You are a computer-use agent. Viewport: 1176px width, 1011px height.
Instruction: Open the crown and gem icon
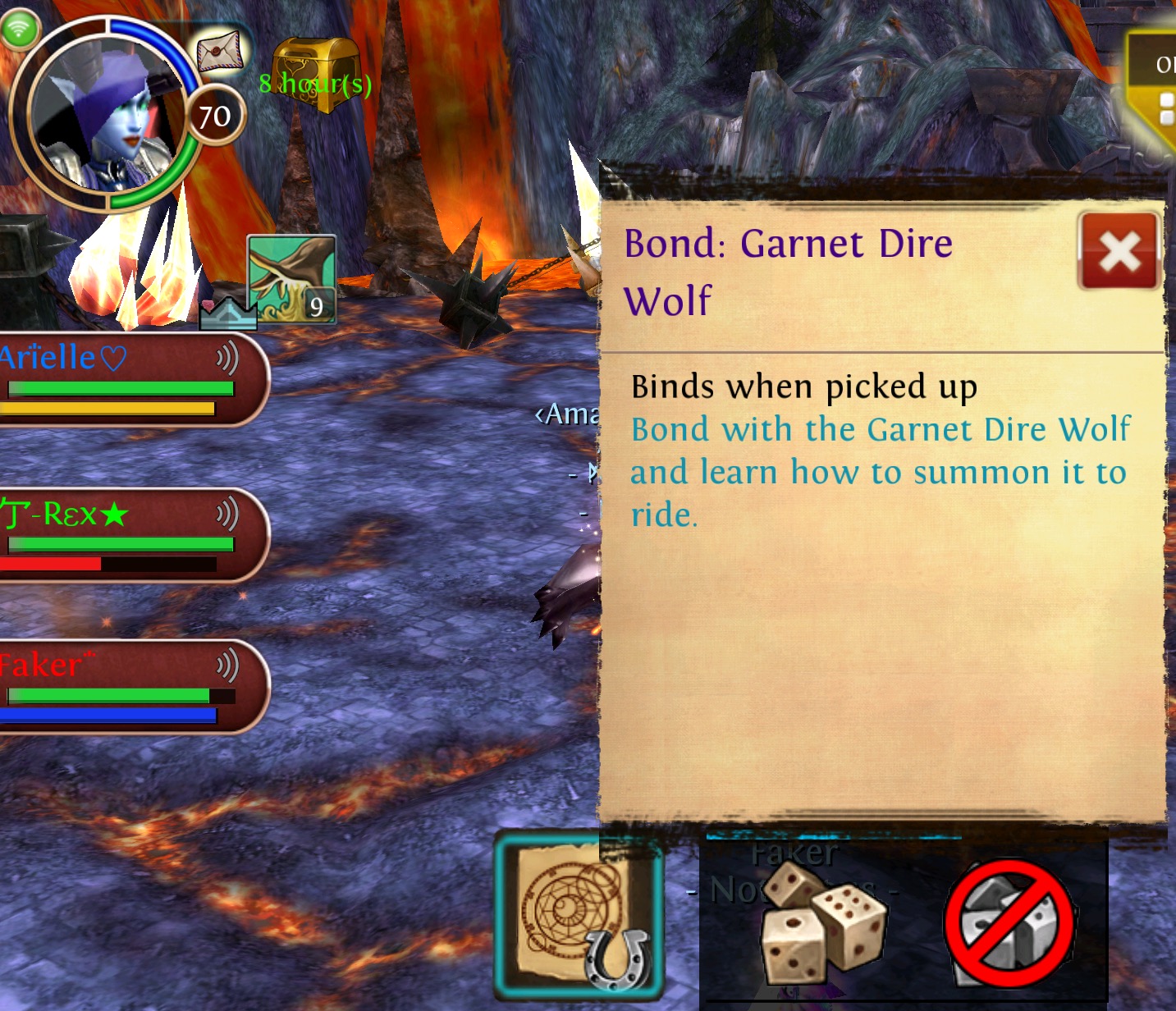pyautogui.click(x=227, y=313)
